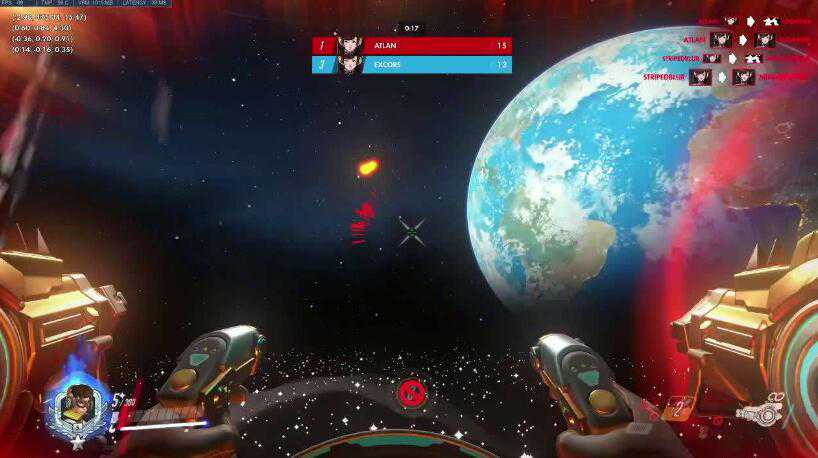Activate the orange ability slot marked 2
This screenshot has width=818, height=458.
coord(679,407)
